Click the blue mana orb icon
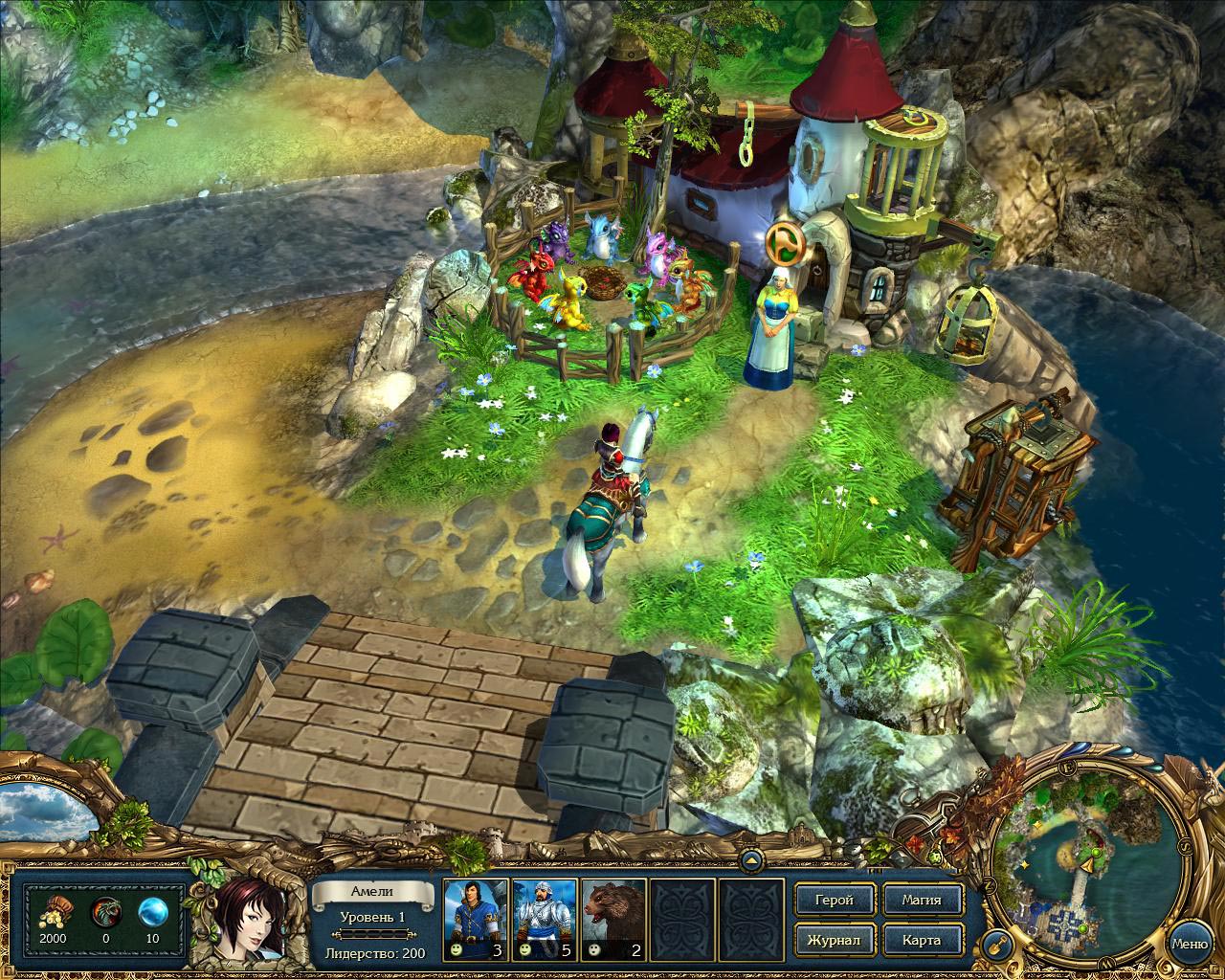Viewport: 1225px width, 980px height. pos(151,909)
